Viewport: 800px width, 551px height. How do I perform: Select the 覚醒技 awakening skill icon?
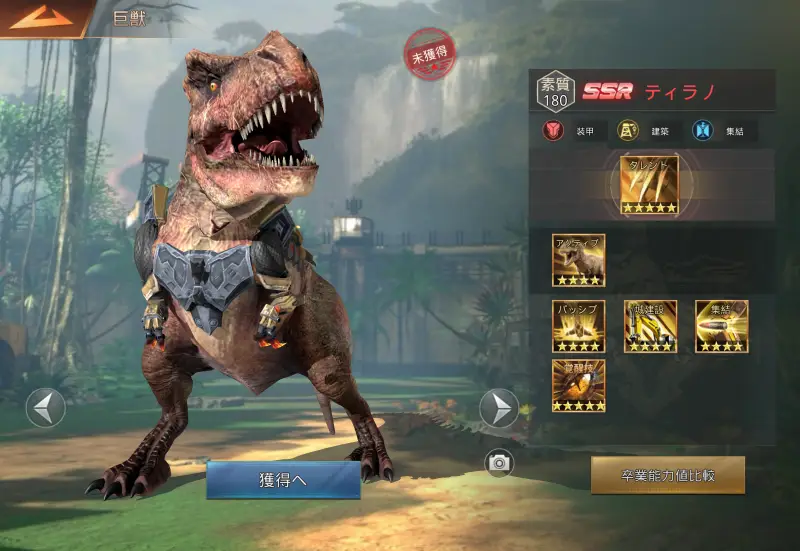[578, 386]
